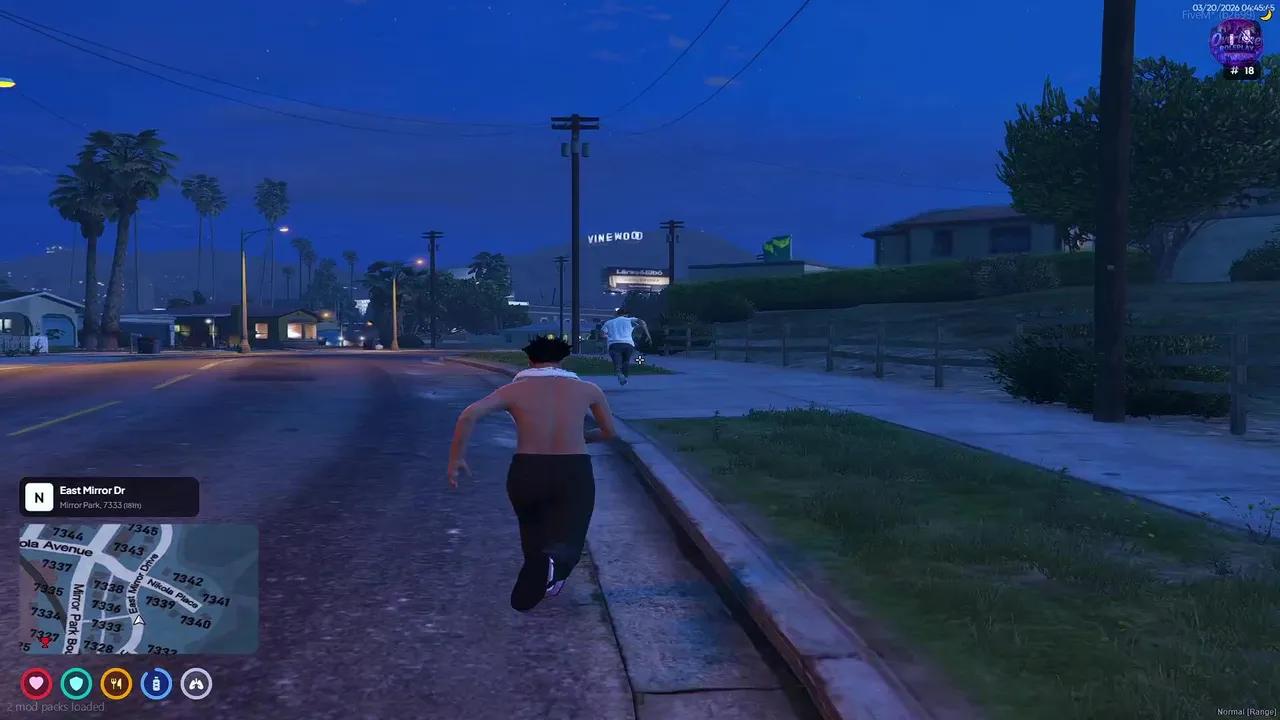The height and width of the screenshot is (720, 1280).
Task: Open the Overdose Roleplay server logo
Action: tap(1237, 41)
